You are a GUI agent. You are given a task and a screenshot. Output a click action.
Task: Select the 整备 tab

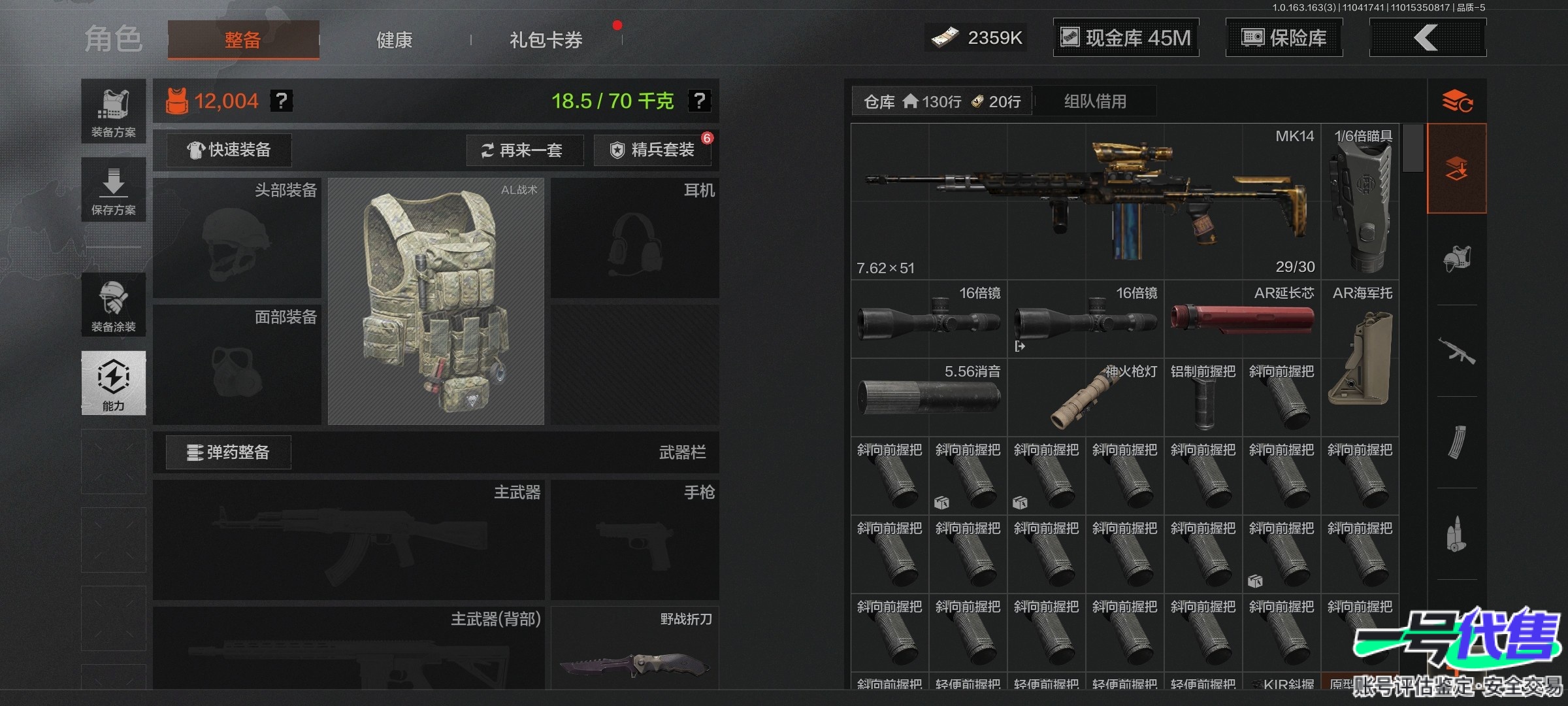point(243,40)
